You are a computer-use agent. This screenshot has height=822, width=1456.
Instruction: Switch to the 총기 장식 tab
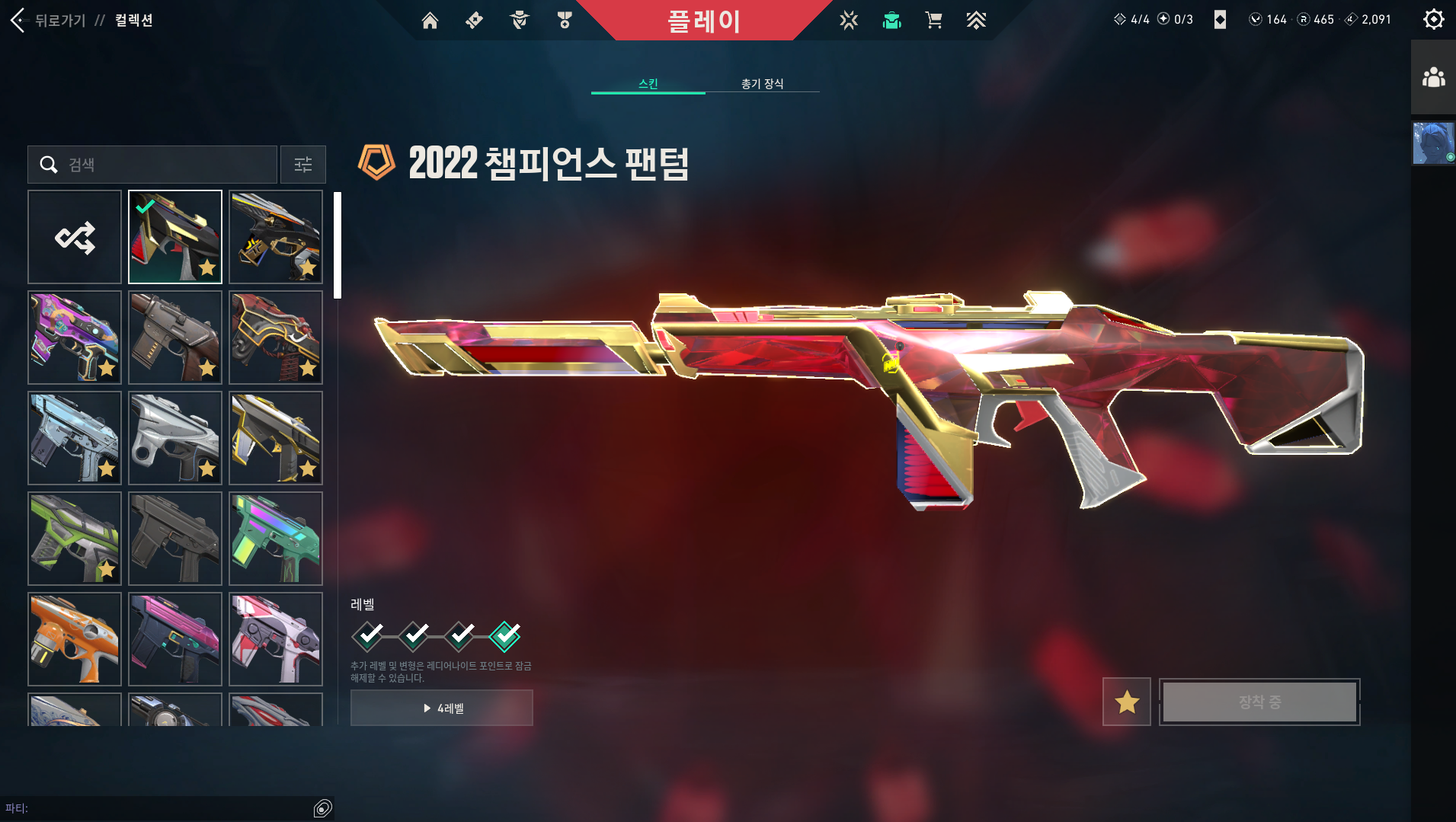click(762, 84)
